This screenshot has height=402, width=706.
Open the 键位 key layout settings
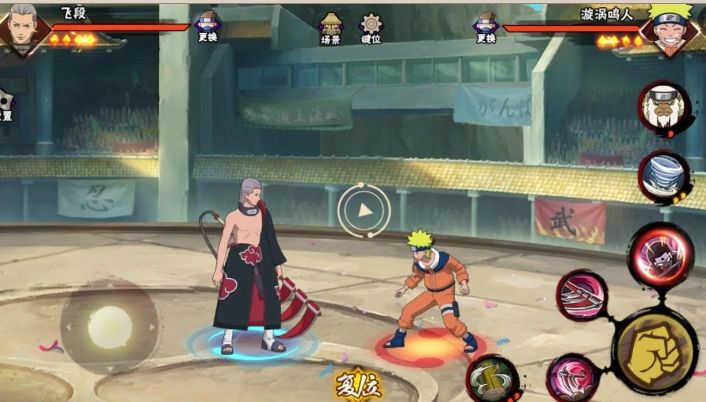[371, 28]
